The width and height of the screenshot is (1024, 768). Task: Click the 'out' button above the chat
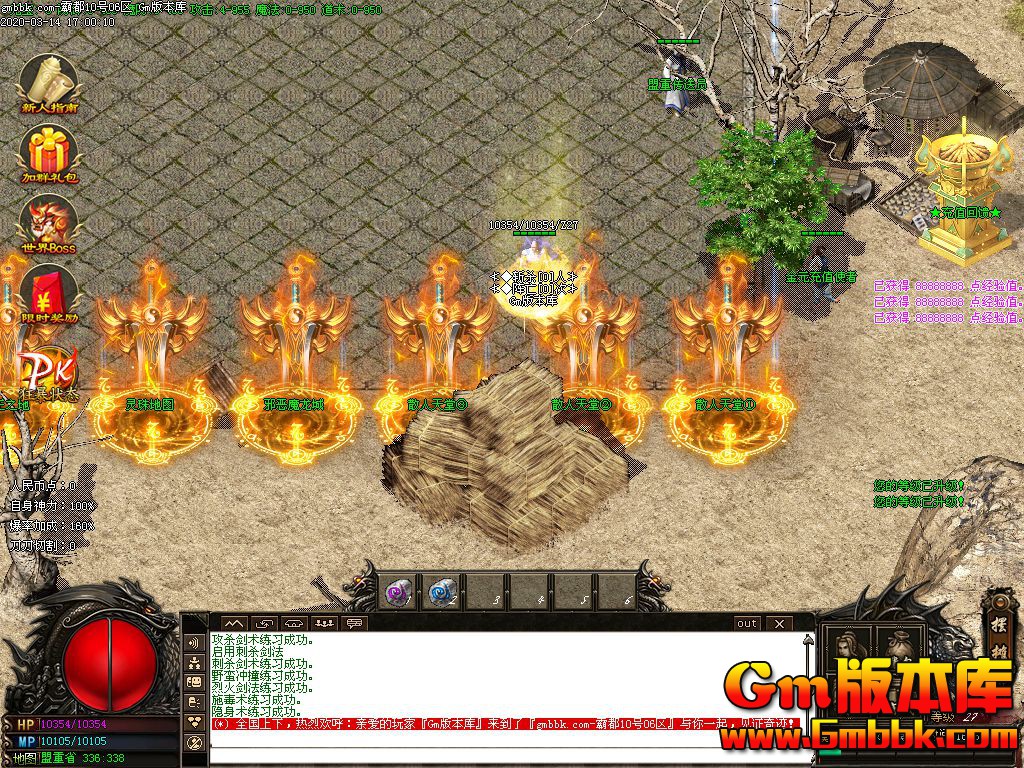click(747, 623)
